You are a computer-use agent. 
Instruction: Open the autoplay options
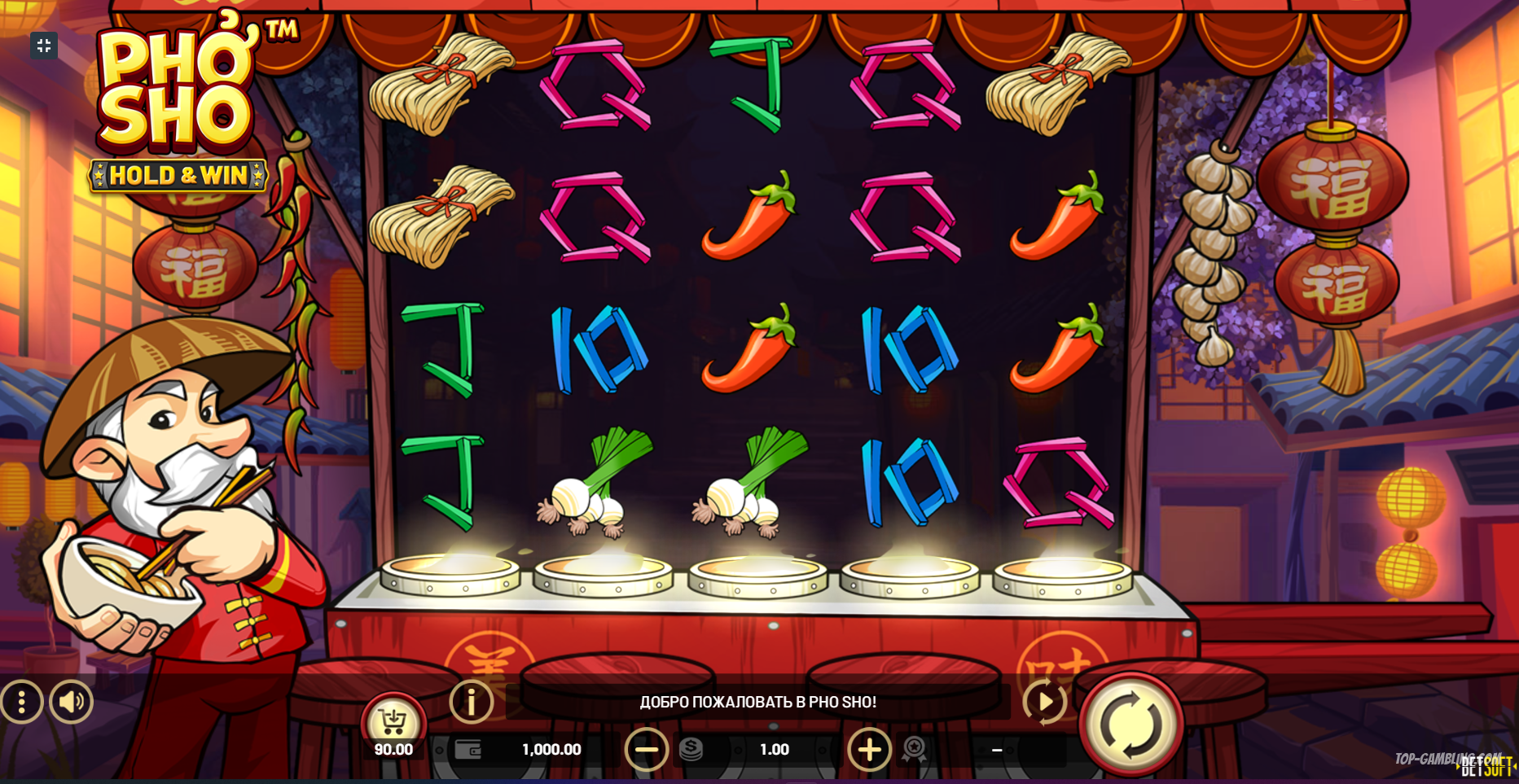1044,702
